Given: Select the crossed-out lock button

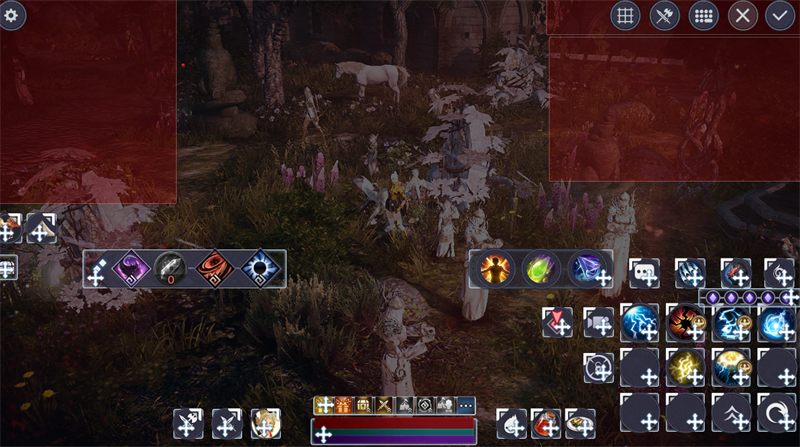Looking at the screenshot, I should pyautogui.click(x=598, y=367).
